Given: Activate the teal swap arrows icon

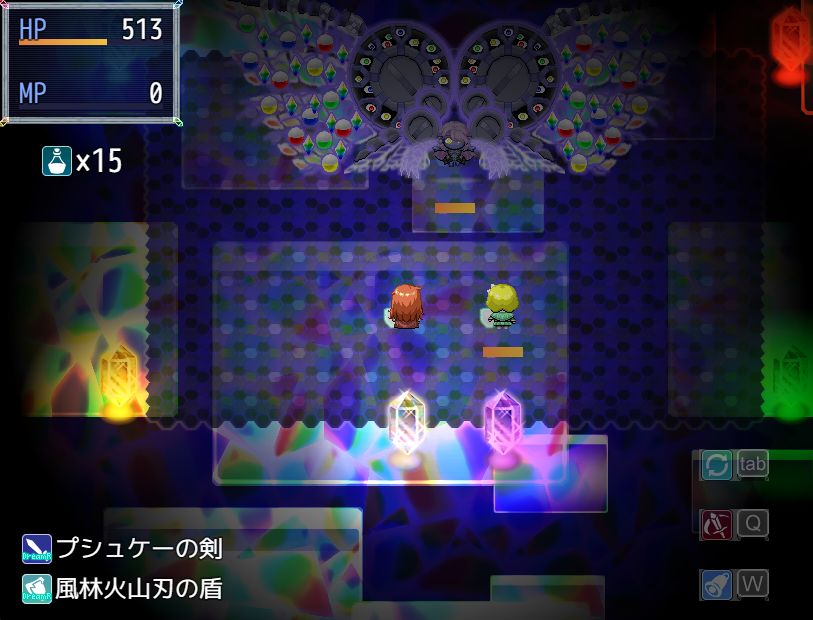Looking at the screenshot, I should click(716, 465).
